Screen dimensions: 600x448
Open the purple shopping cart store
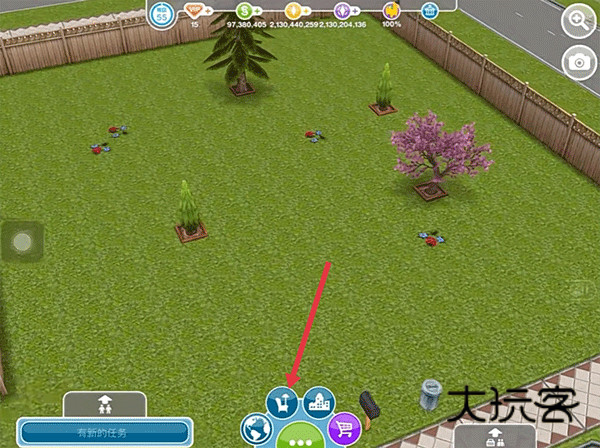pos(344,430)
